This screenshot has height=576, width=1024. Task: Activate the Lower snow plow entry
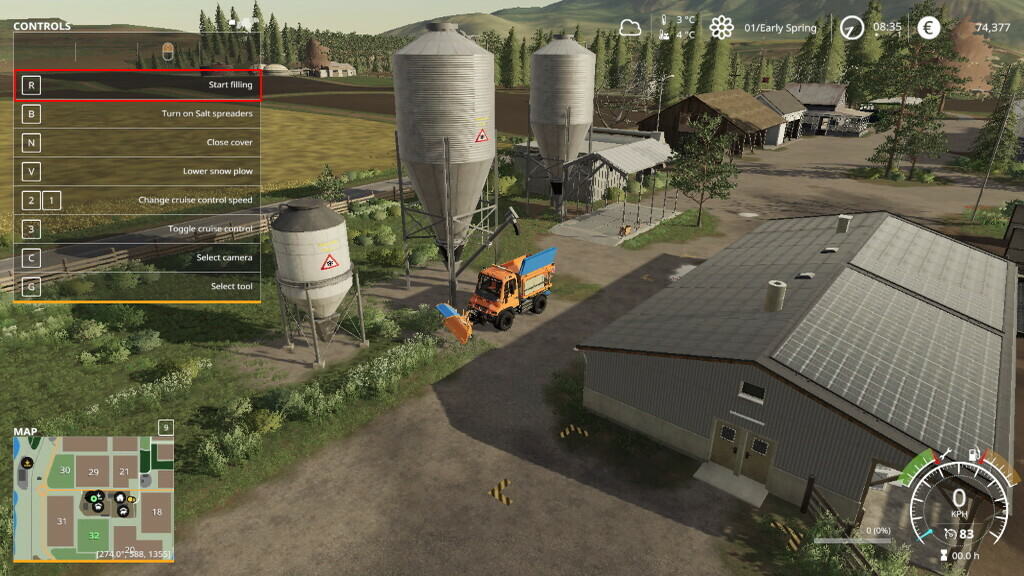(x=137, y=171)
